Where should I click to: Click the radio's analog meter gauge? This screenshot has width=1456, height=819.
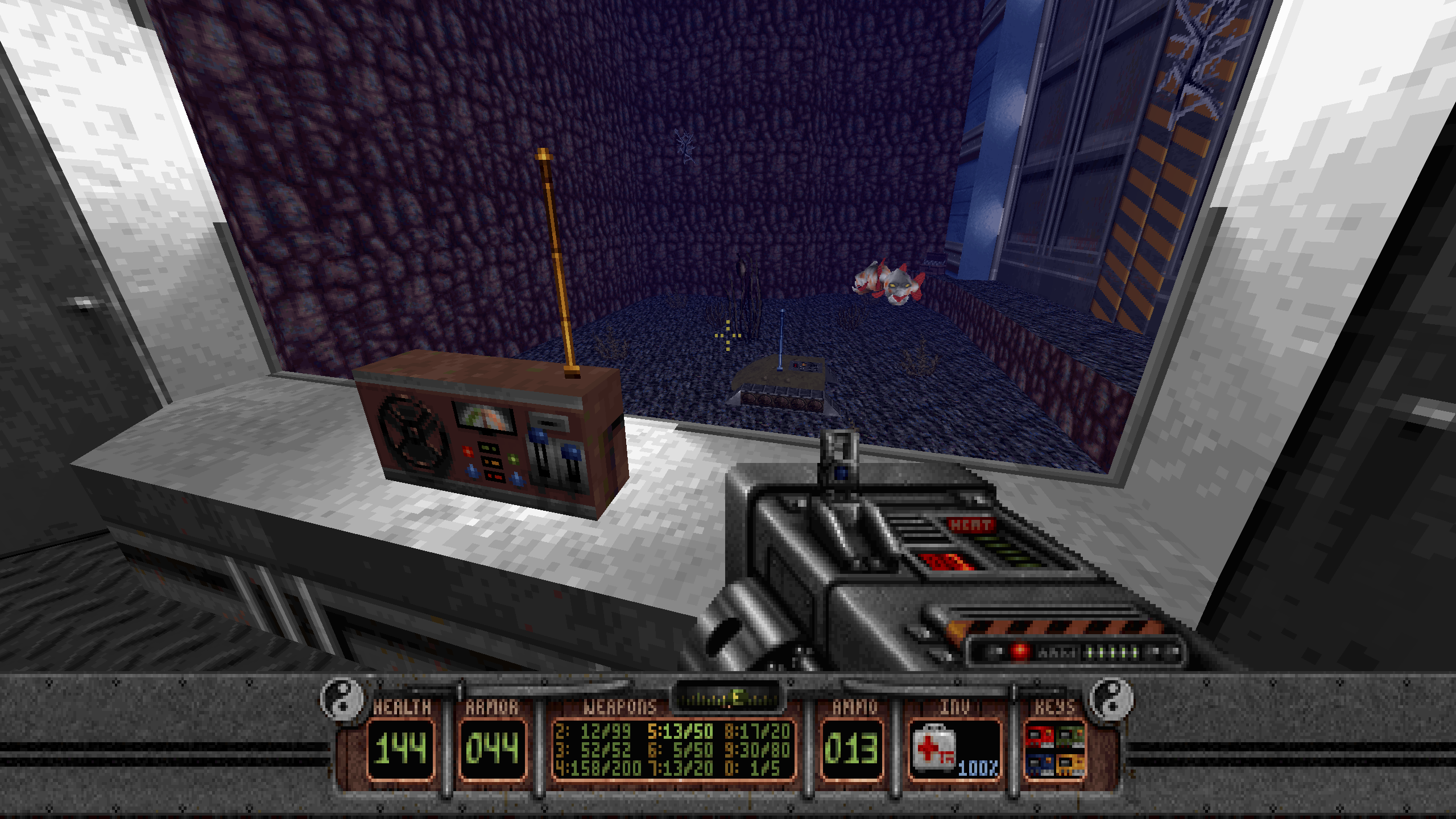point(484,417)
